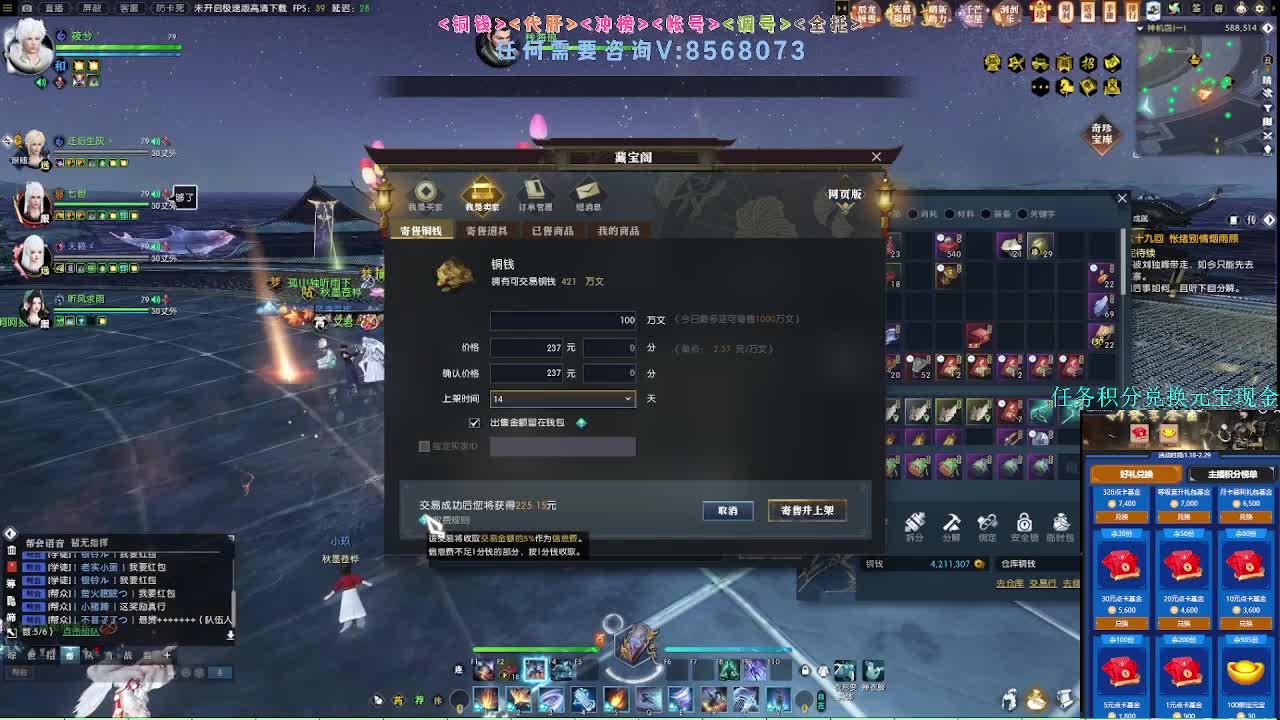Open the 安全锁 security lock tool
Screen dimensions: 1280x720
coord(1023,523)
